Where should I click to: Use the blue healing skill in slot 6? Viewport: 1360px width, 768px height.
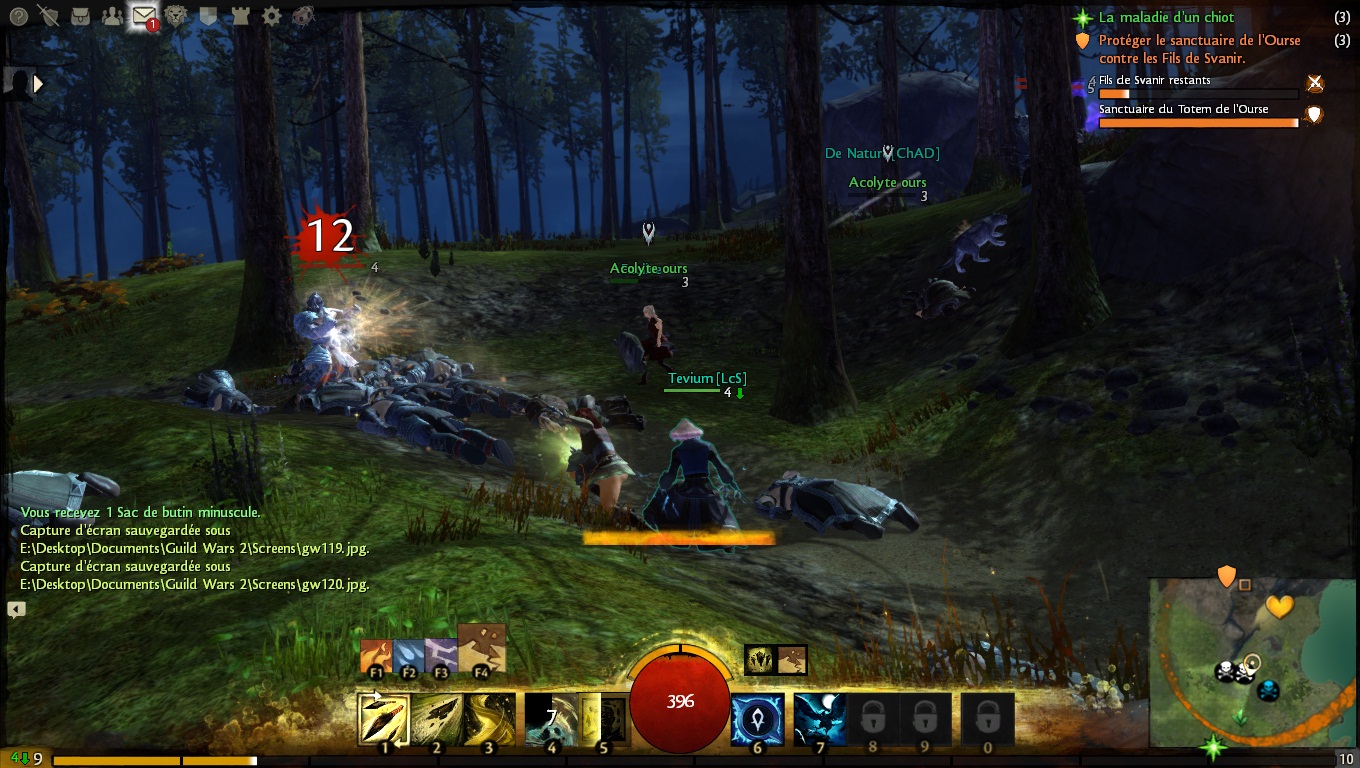tap(758, 719)
